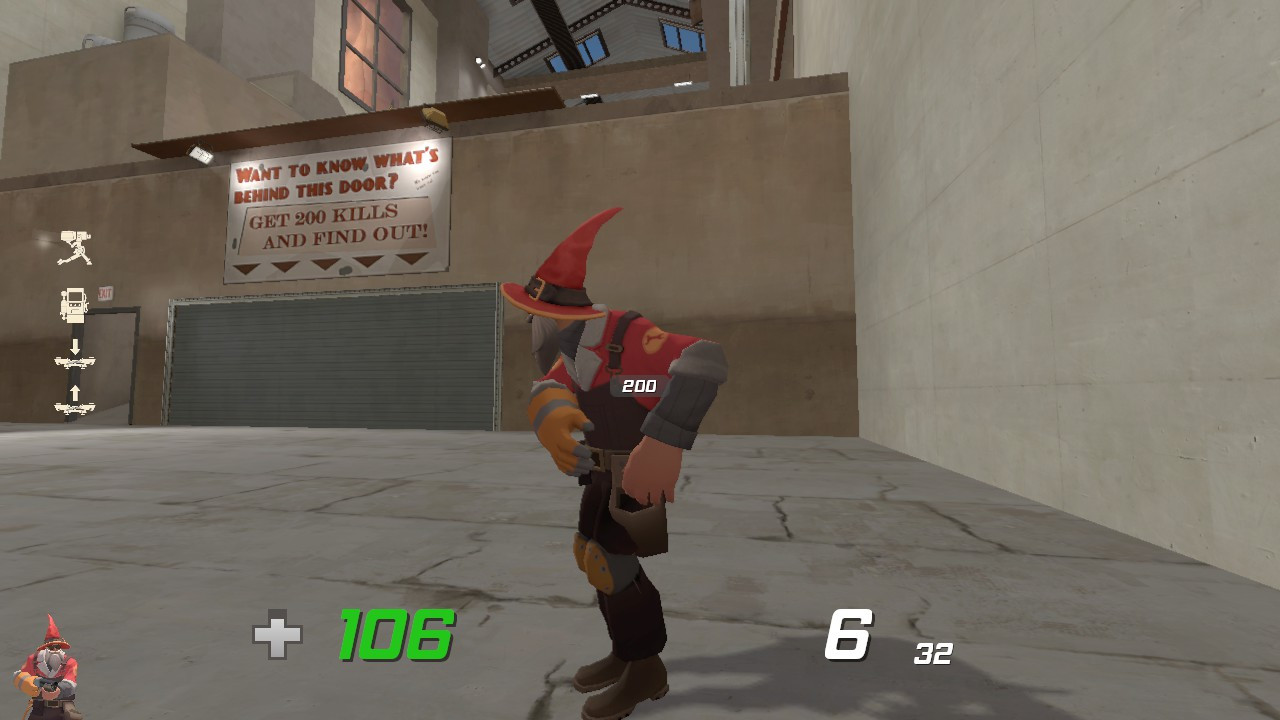1280x720 pixels.
Task: Click the Dispenser icon on the left
Action: (x=73, y=303)
